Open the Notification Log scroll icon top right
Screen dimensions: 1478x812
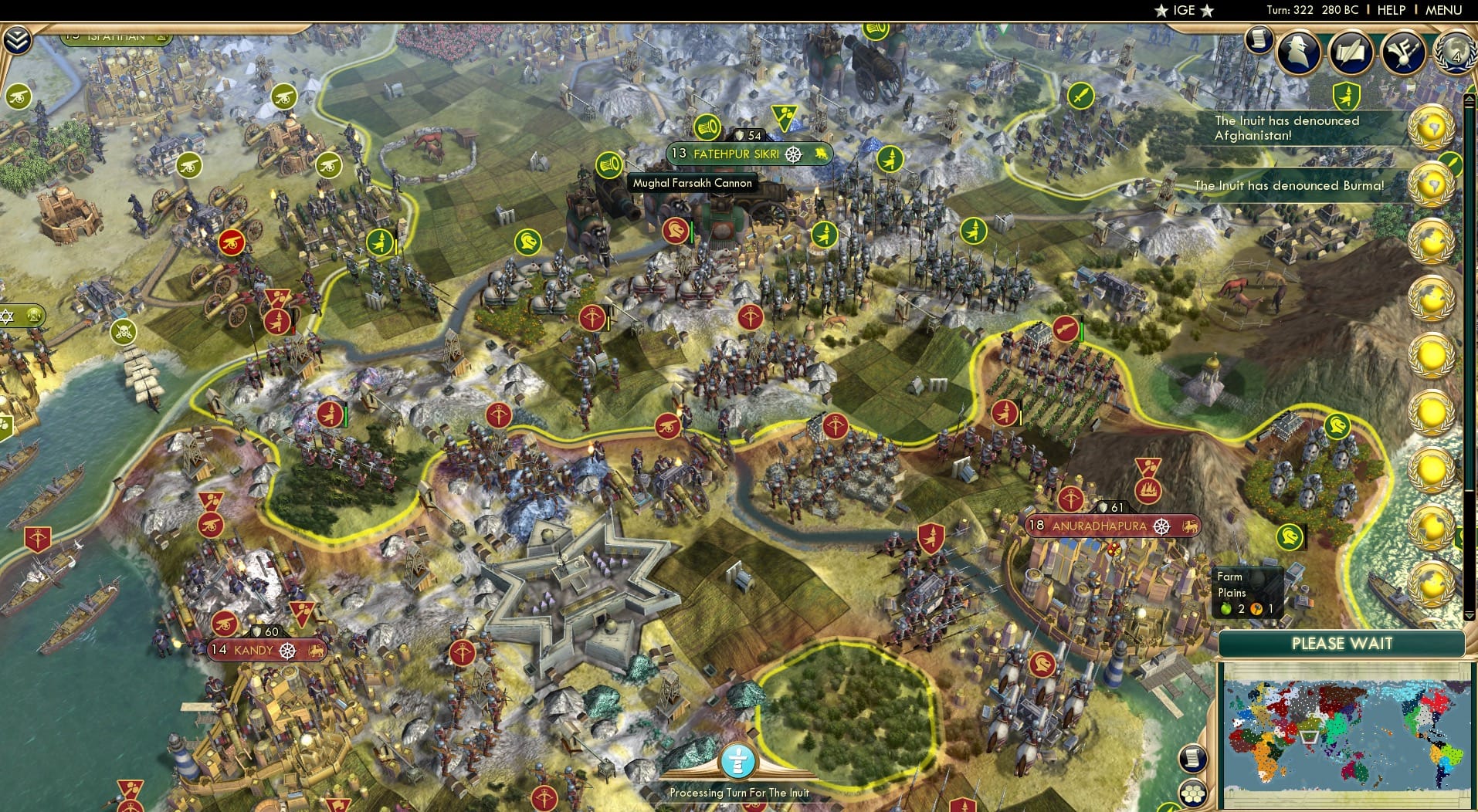coord(1258,46)
